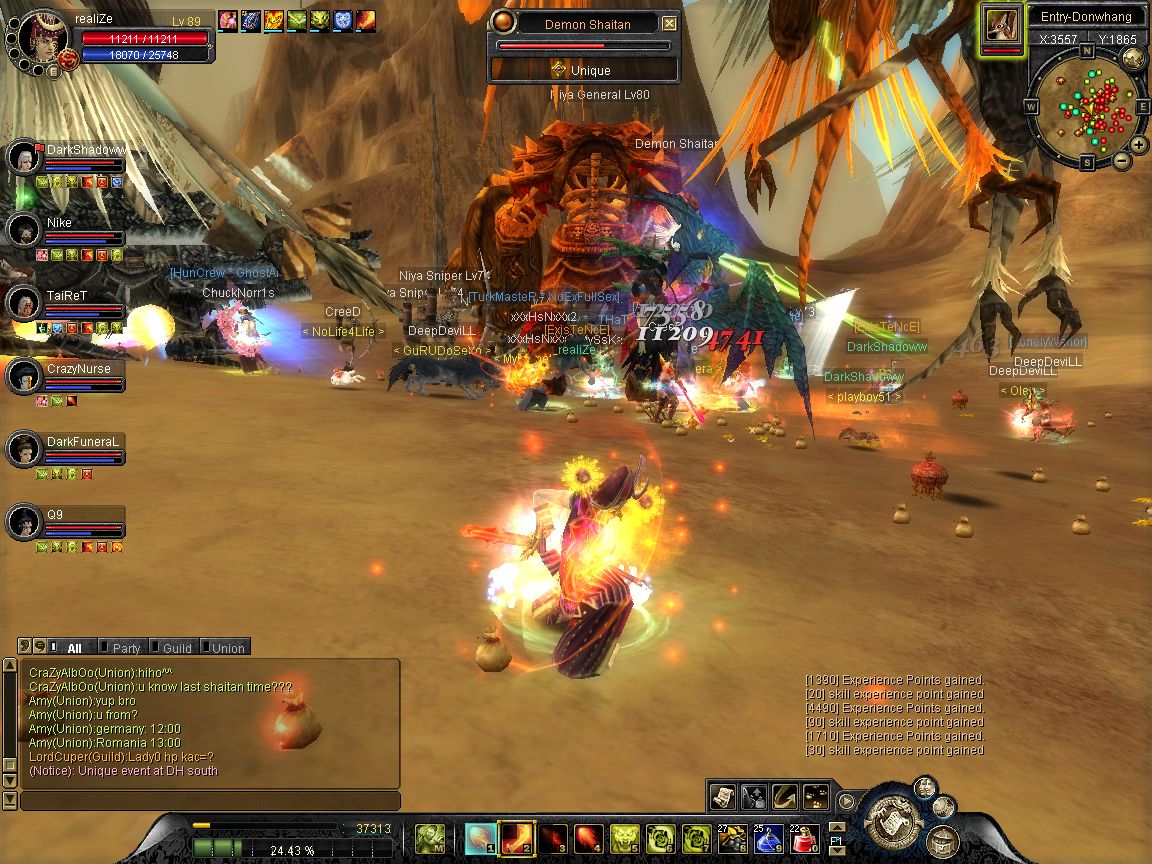Image resolution: width=1152 pixels, height=864 pixels.
Task: Activate the fireball skill in slot 4
Action: [589, 838]
